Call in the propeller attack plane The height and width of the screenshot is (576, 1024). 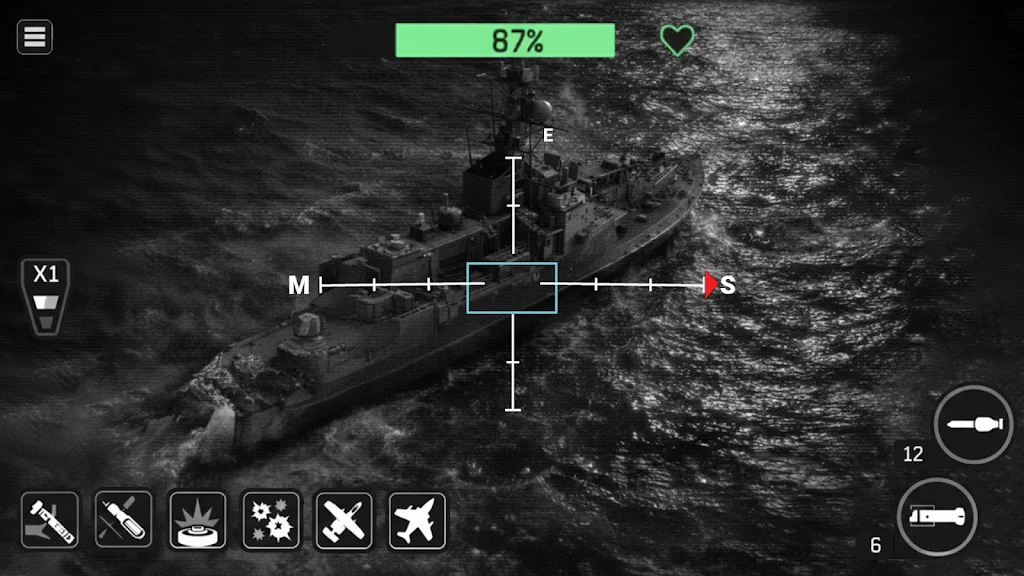point(344,520)
